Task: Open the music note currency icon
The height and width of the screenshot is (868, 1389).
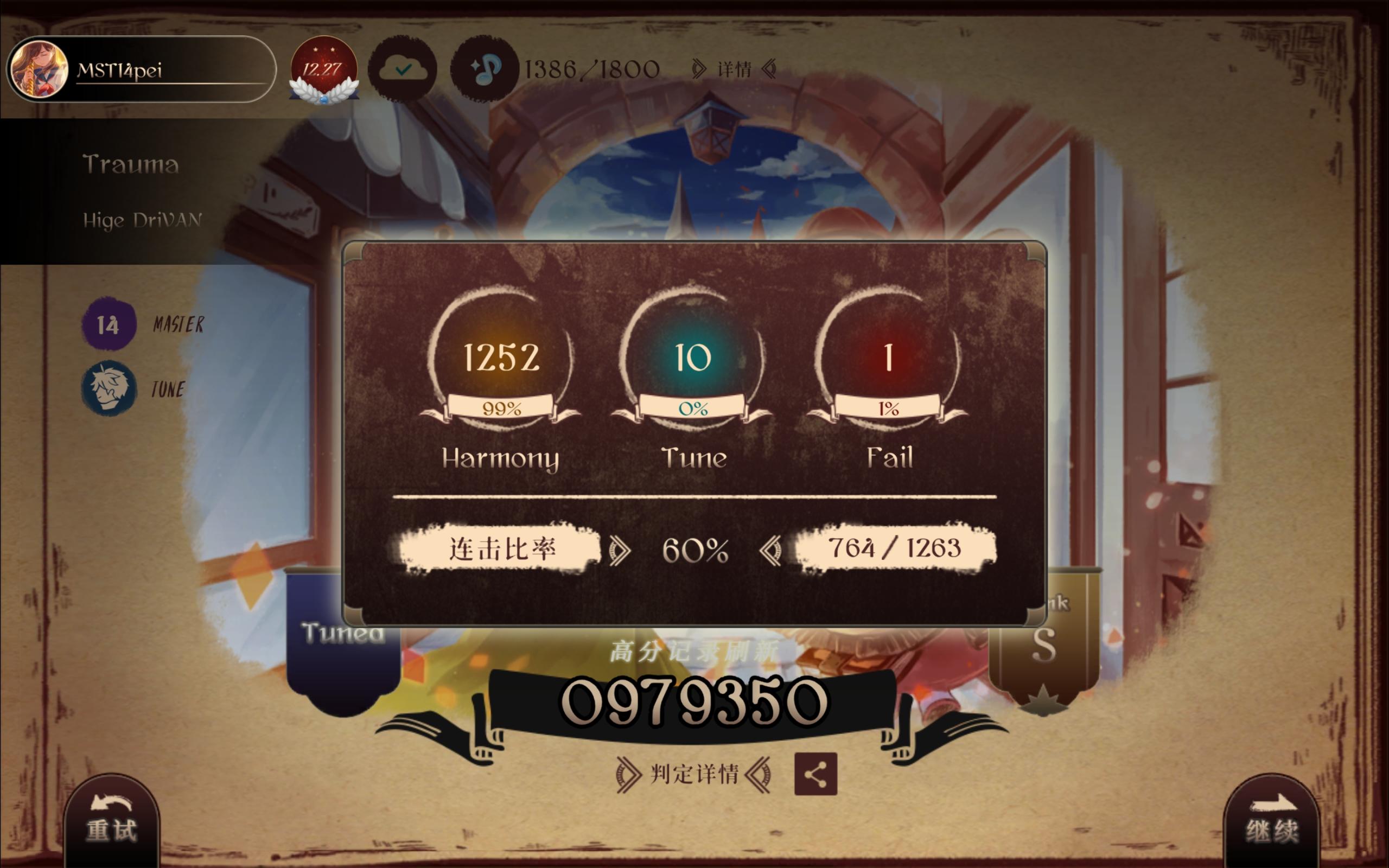Action: click(486, 69)
